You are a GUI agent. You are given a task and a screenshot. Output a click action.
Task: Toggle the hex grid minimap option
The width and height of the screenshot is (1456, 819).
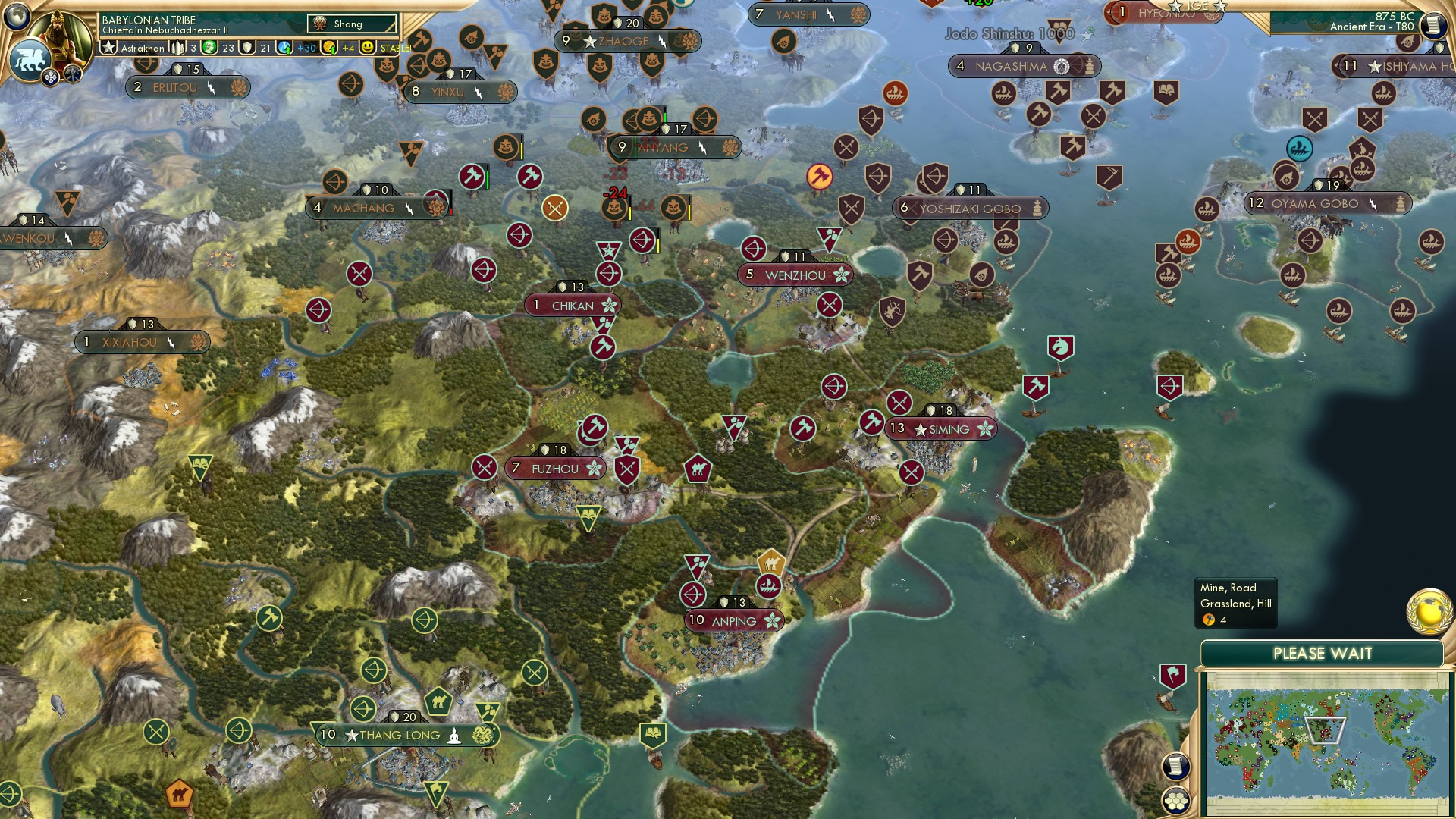(x=1175, y=801)
